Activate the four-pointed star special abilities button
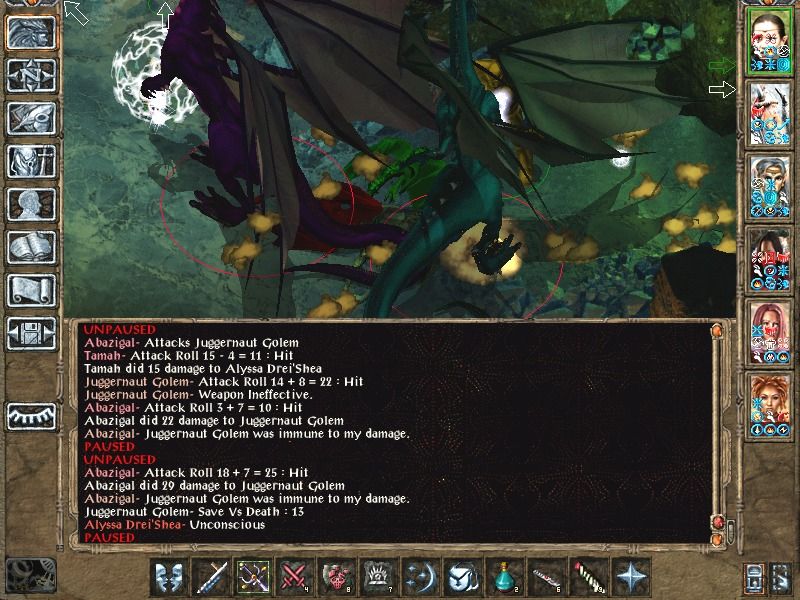Image resolution: width=800 pixels, height=600 pixels. pos(631,578)
